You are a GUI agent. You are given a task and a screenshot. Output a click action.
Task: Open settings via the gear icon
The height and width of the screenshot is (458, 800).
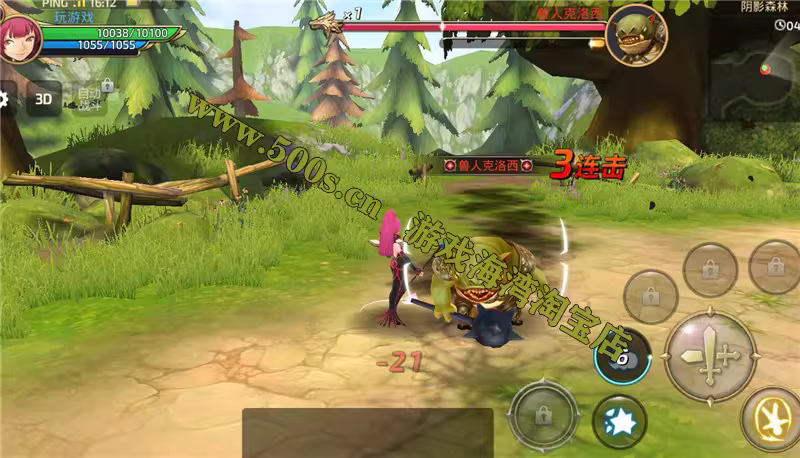click(4, 99)
